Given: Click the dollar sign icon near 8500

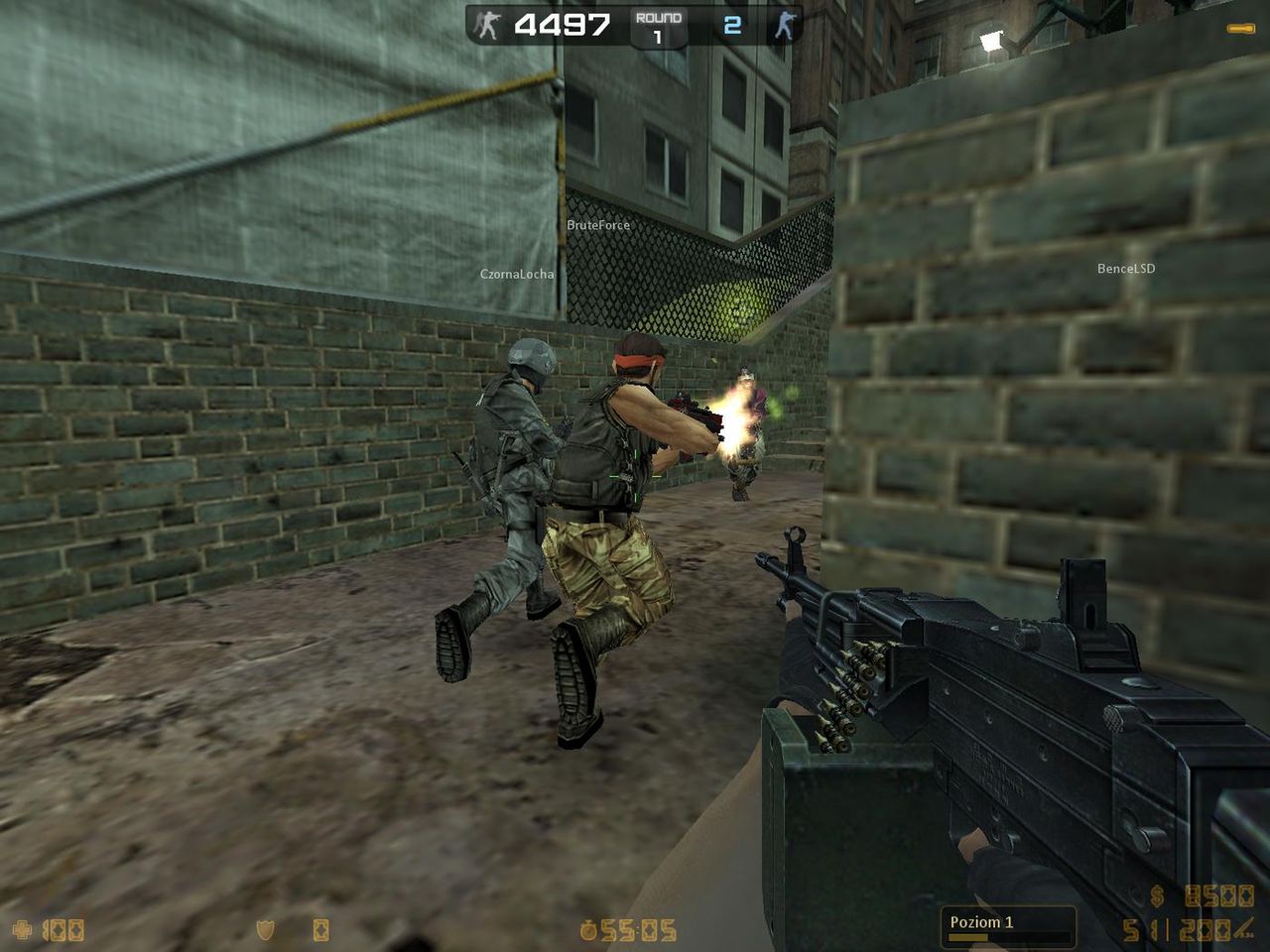Looking at the screenshot, I should (x=1156, y=896).
